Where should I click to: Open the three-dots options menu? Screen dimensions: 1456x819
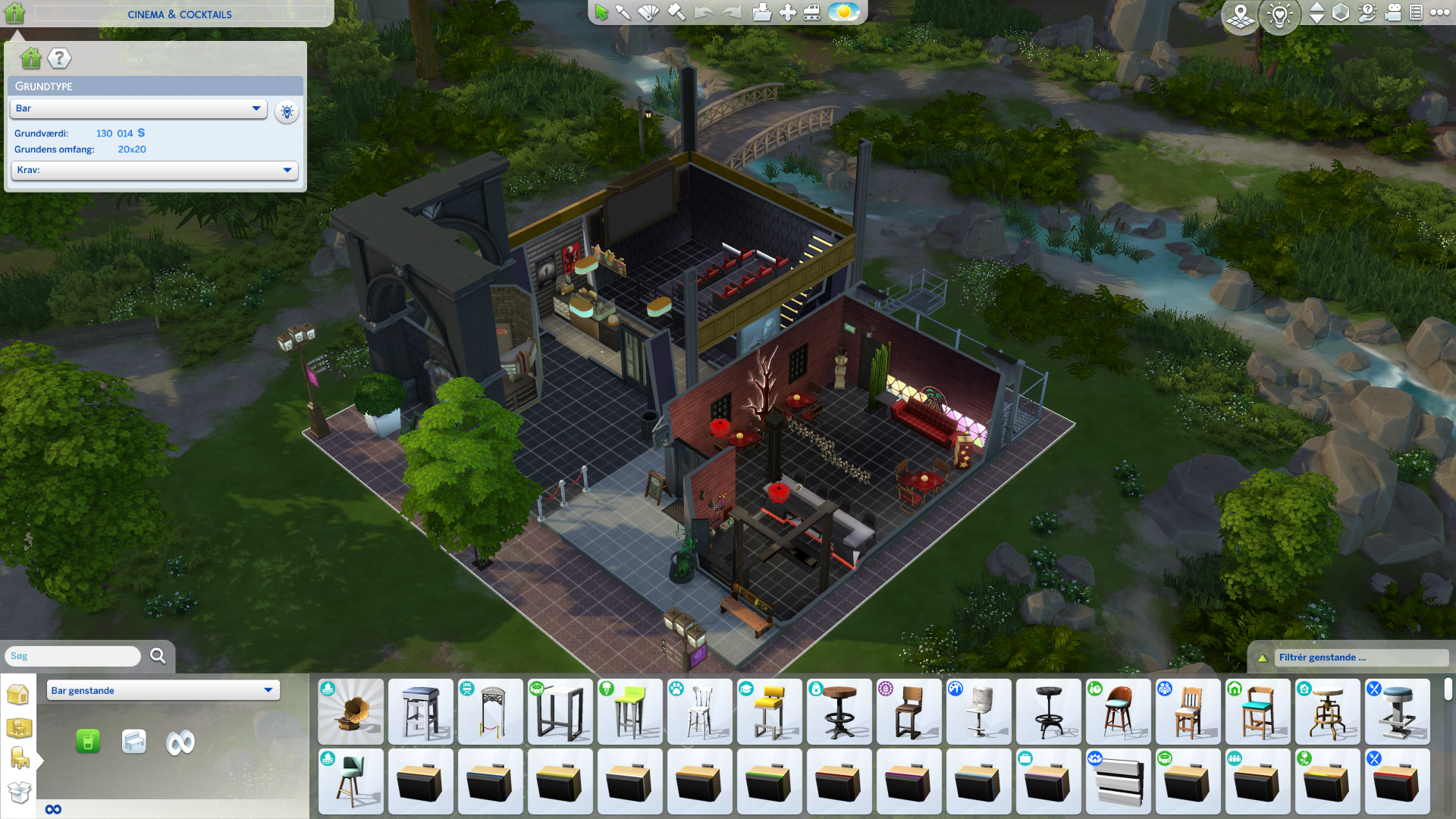pyautogui.click(x=1439, y=13)
